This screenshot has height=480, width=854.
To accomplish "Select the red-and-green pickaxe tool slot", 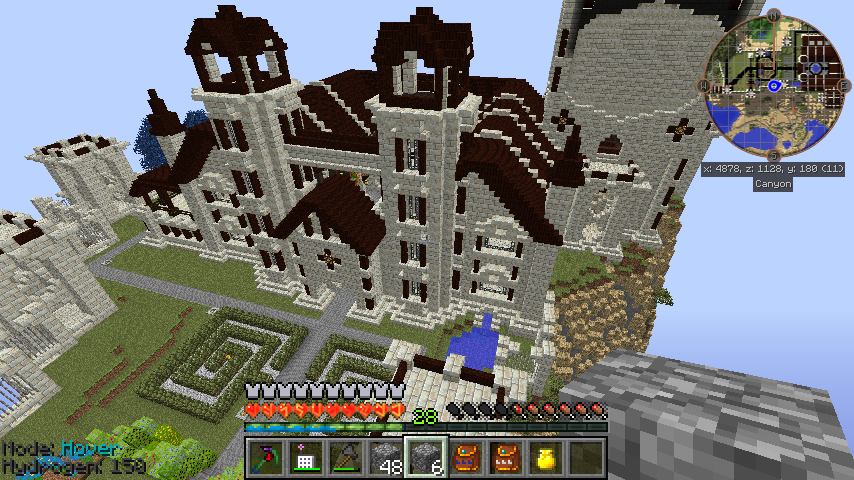I will pyautogui.click(x=265, y=458).
